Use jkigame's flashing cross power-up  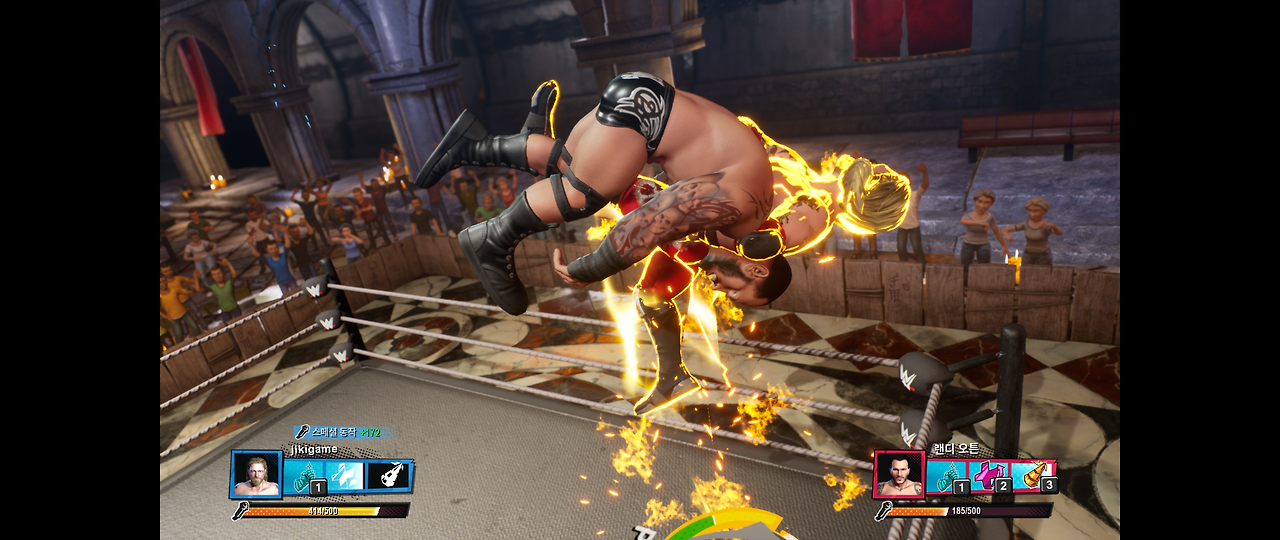coord(345,476)
